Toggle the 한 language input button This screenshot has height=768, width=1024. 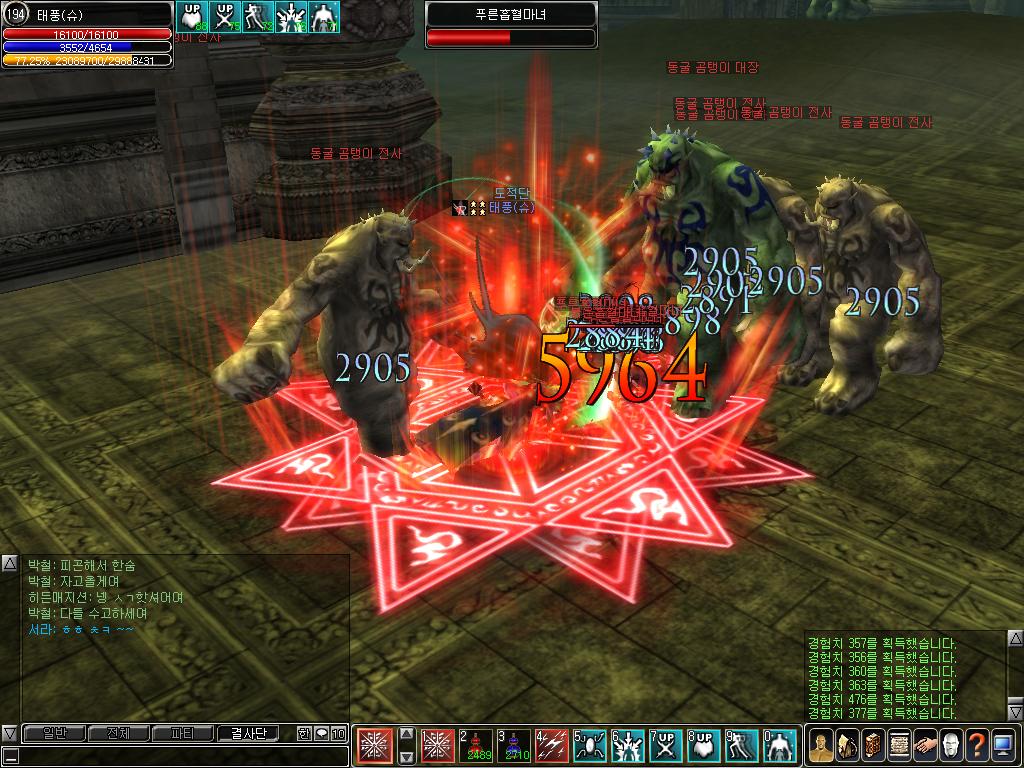(x=304, y=734)
